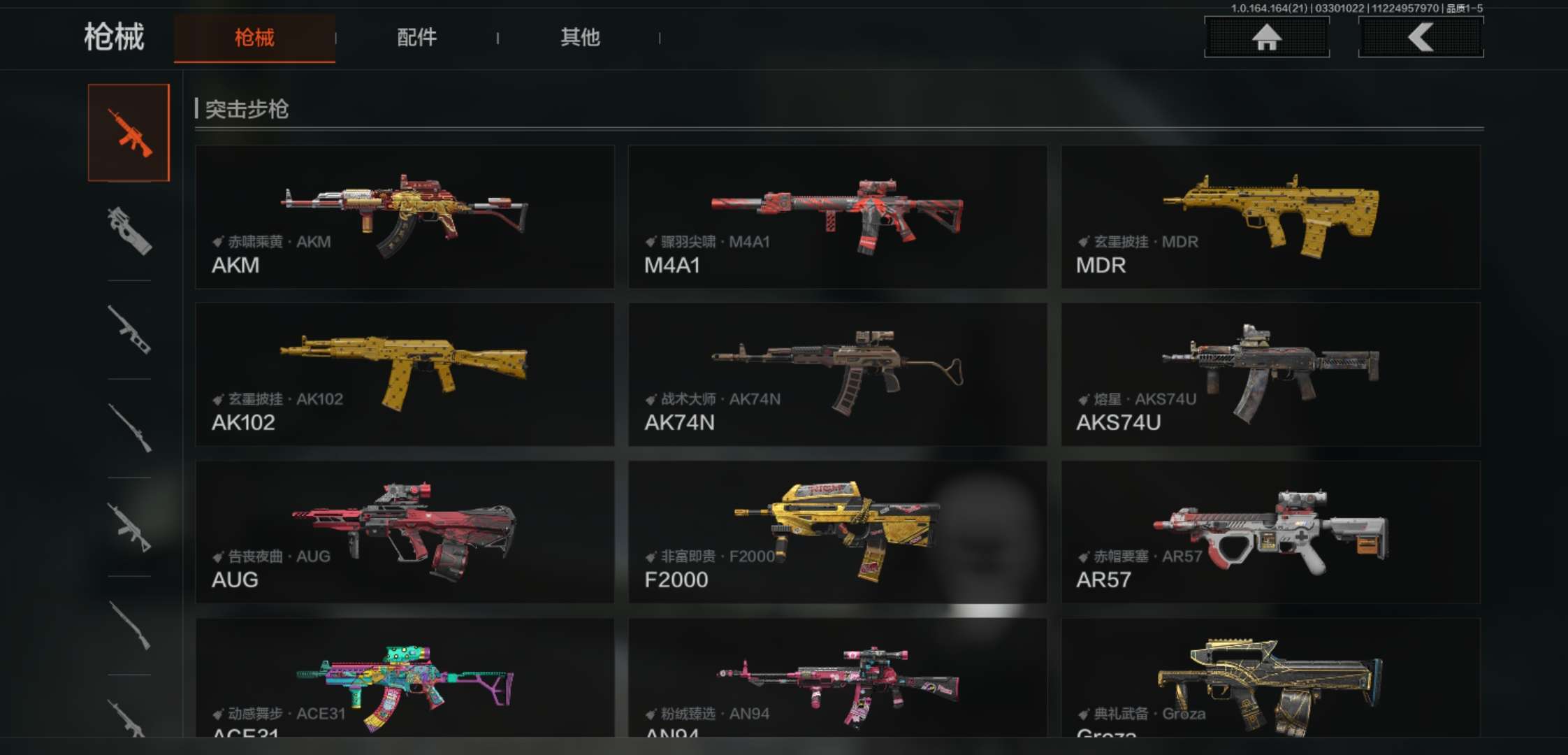The width and height of the screenshot is (1568, 755).
Task: Open the 配件 tab
Action: 416,38
